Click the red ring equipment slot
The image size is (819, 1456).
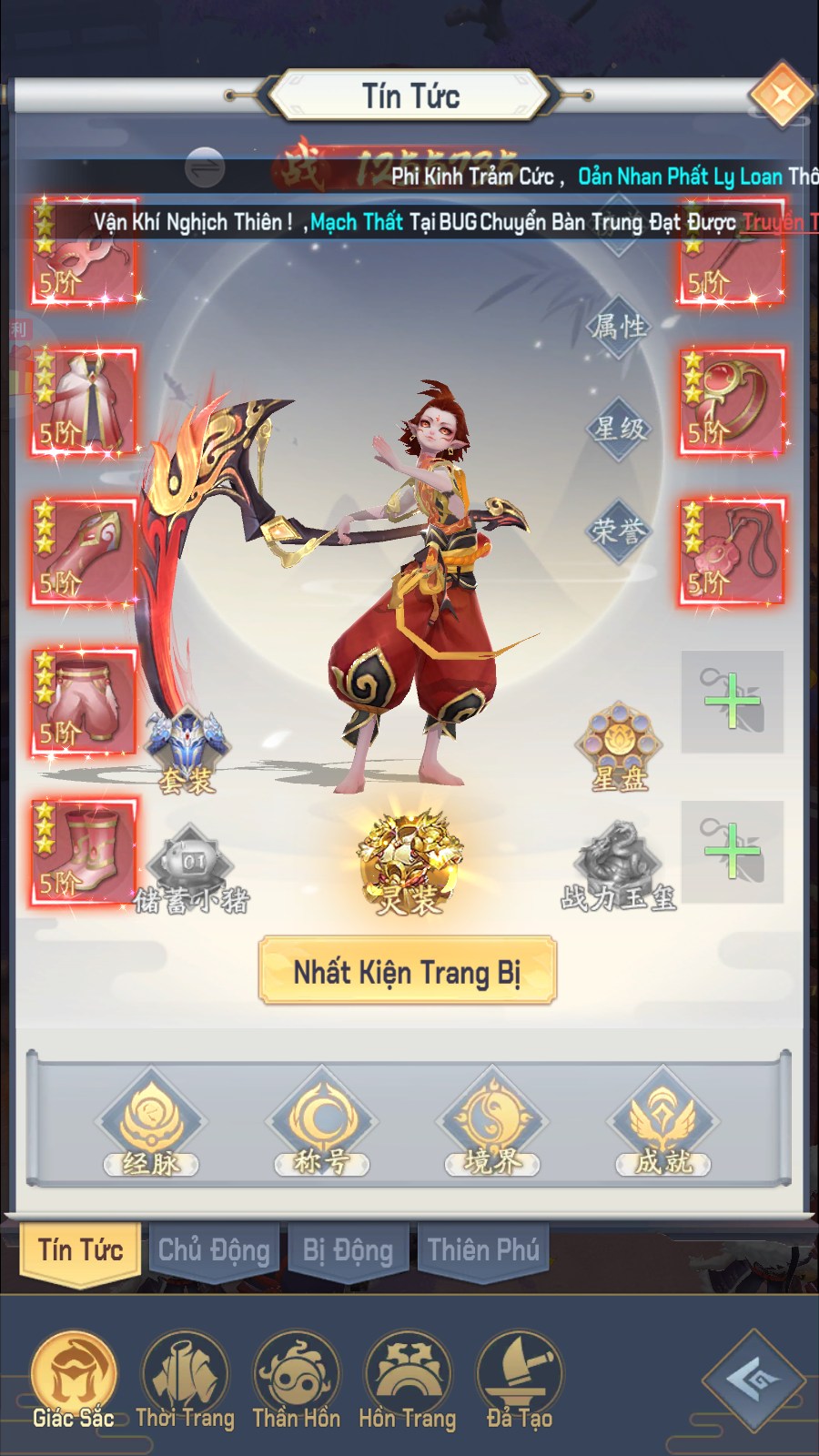click(x=732, y=400)
